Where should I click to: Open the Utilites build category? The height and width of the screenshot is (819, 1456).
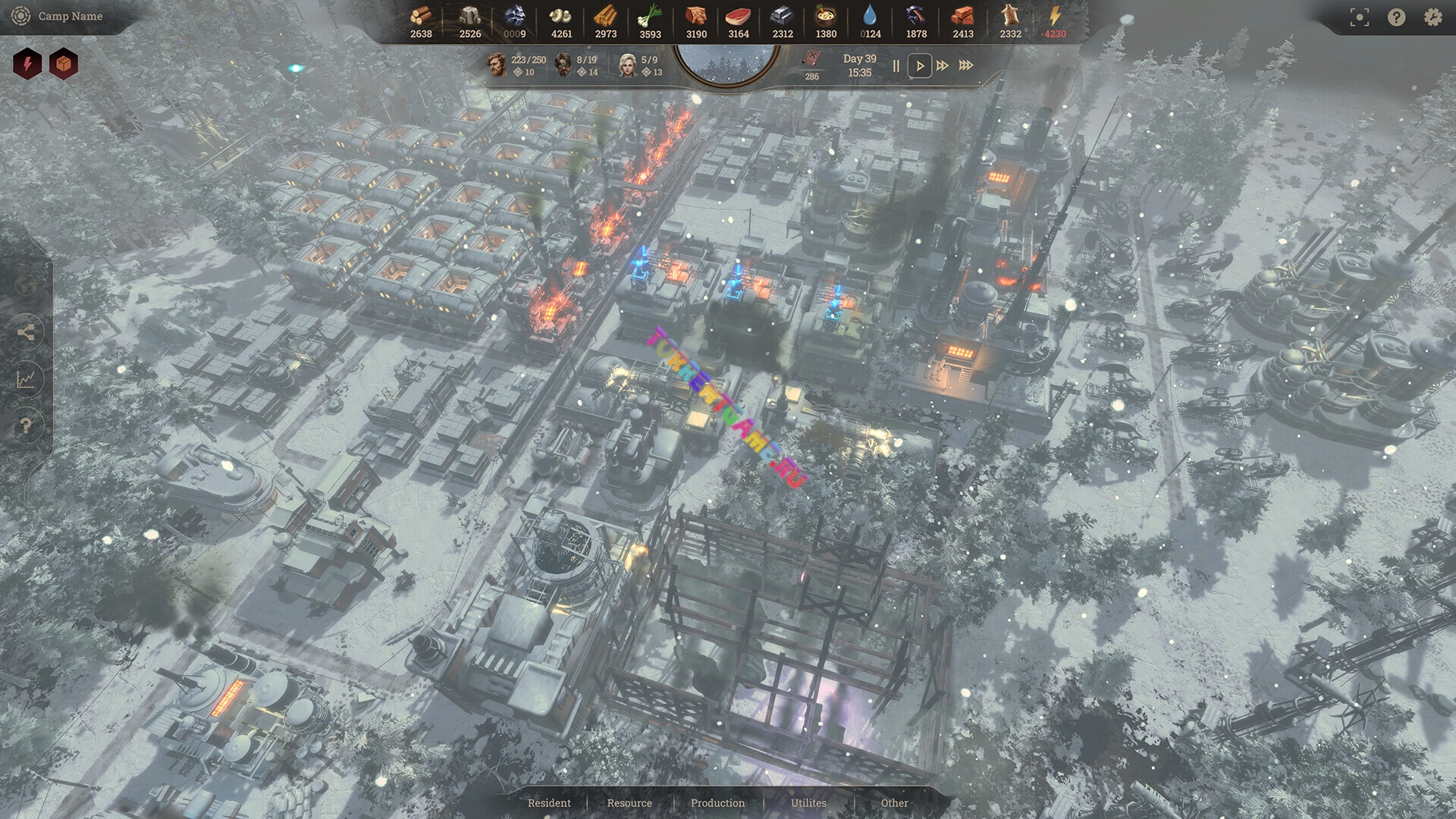[808, 803]
